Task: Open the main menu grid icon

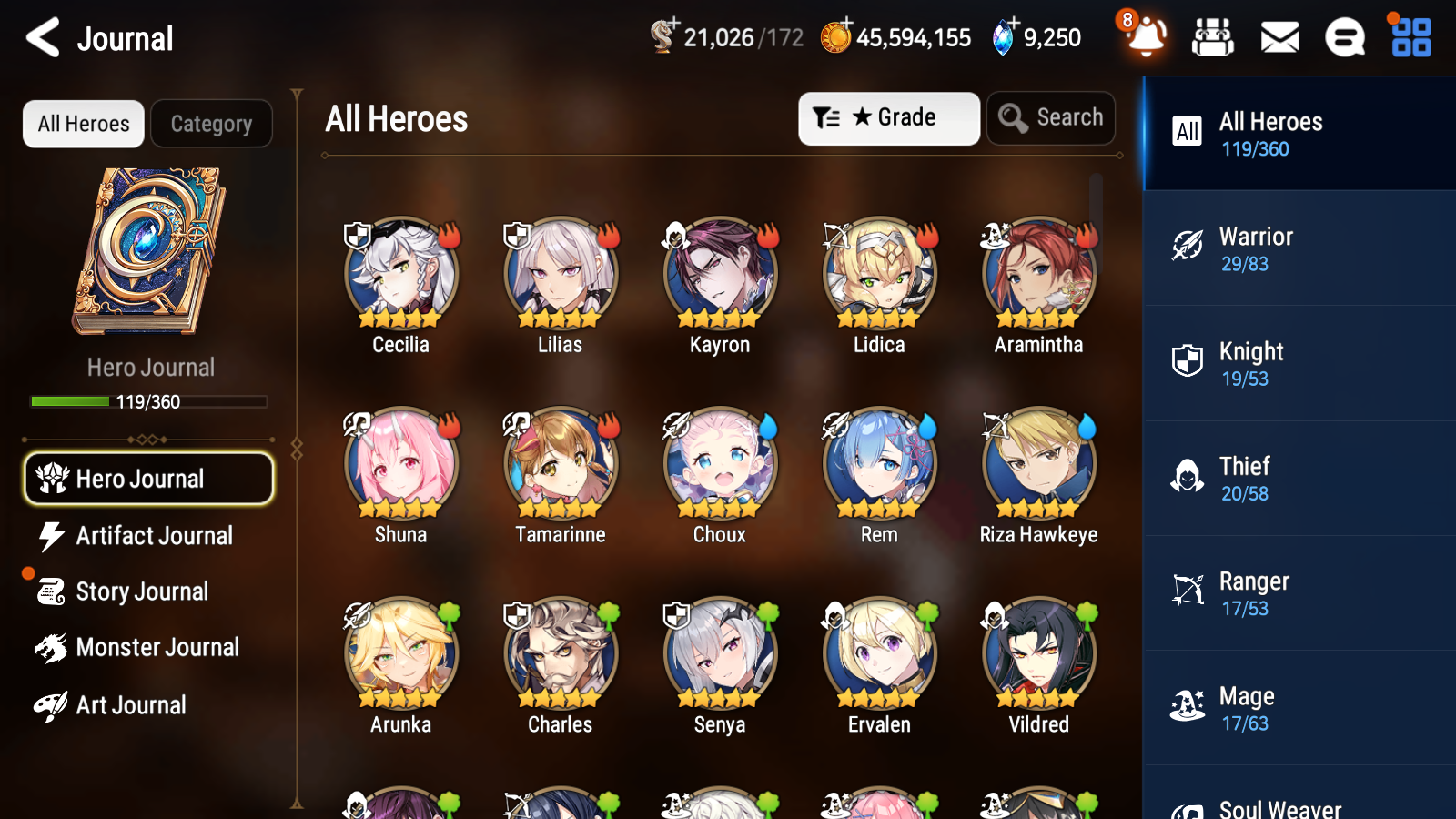Action: click(x=1409, y=37)
